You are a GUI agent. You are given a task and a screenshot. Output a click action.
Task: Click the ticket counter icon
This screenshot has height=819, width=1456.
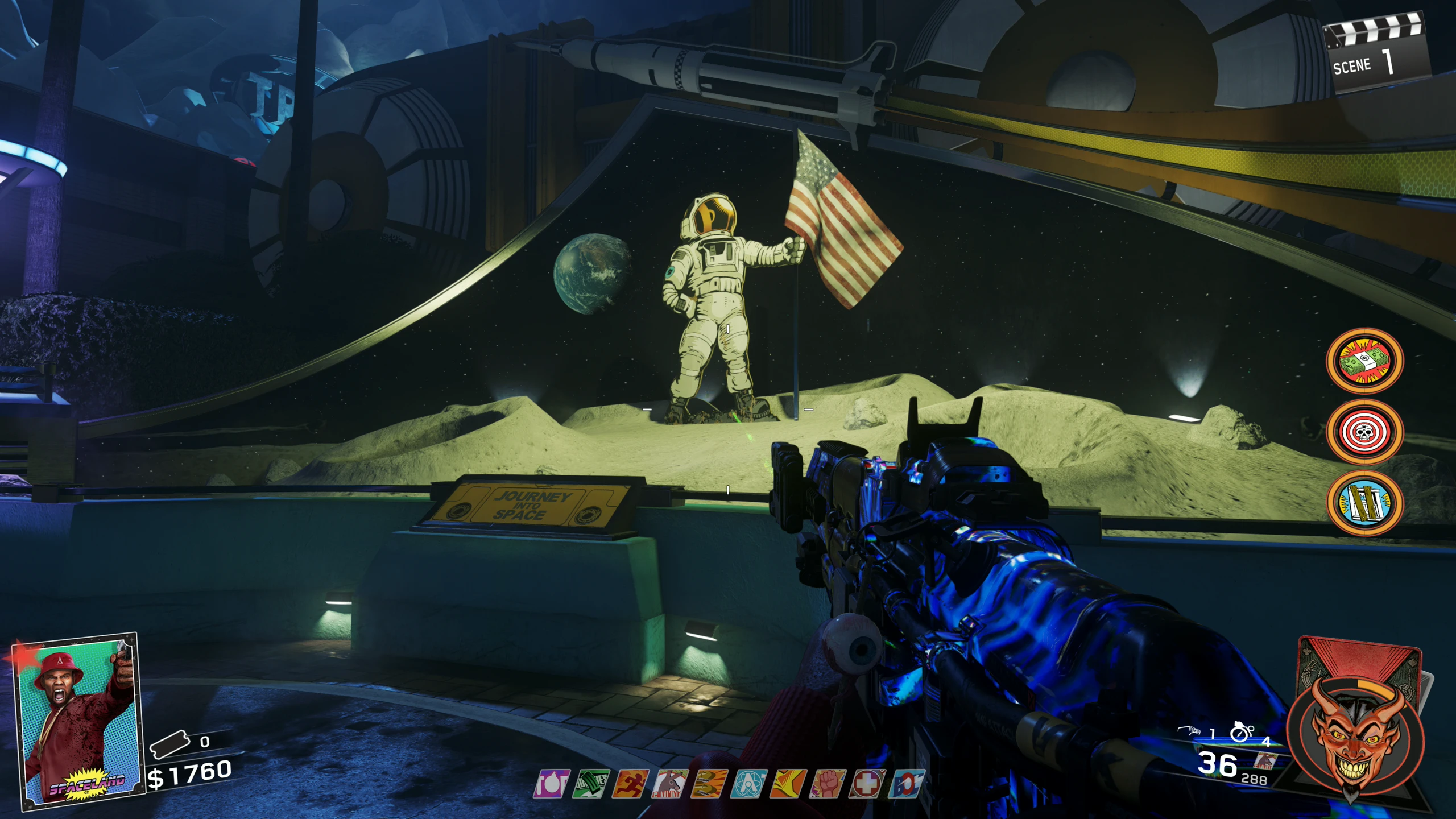pos(169,744)
